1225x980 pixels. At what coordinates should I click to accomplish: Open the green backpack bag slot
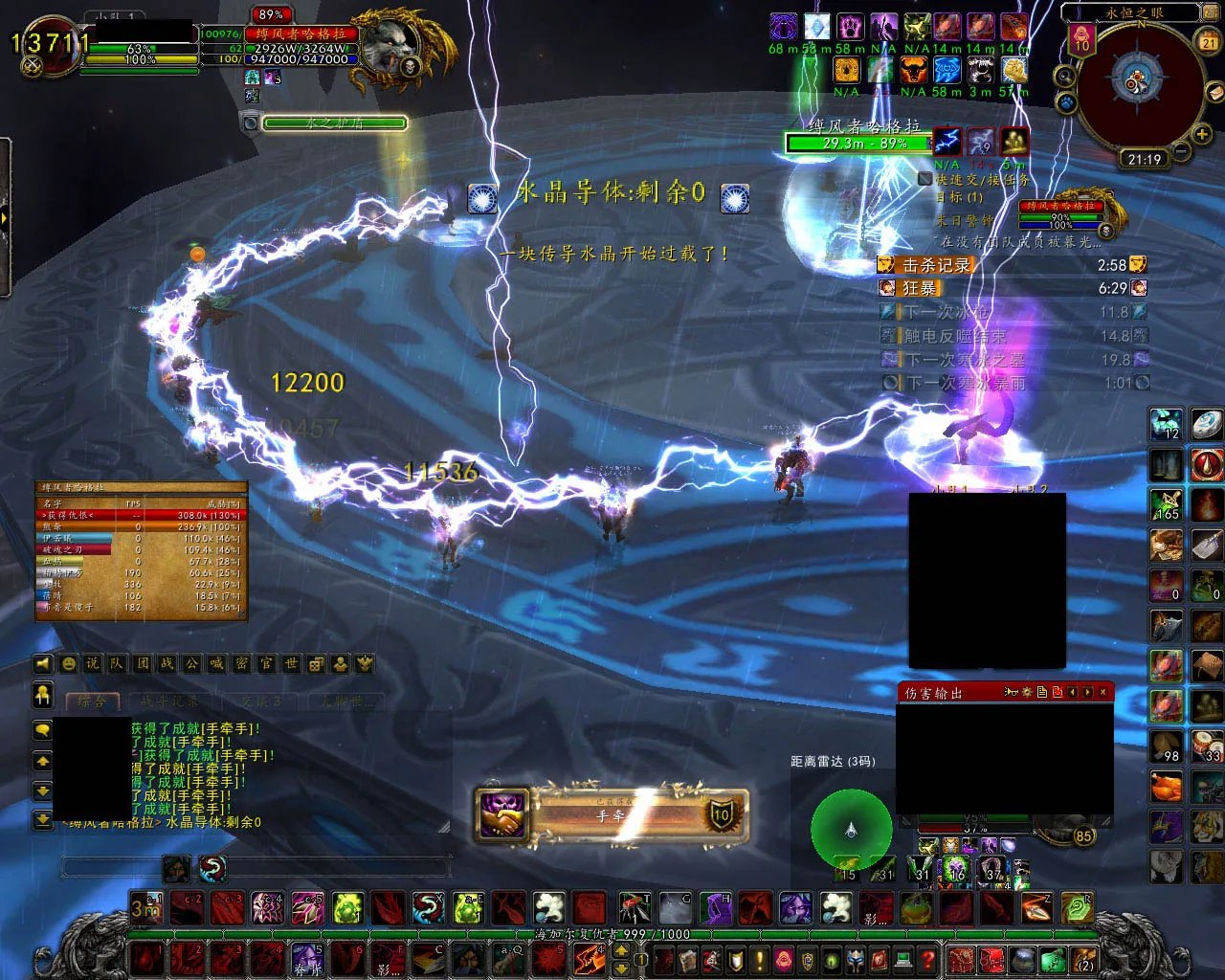point(1052,958)
